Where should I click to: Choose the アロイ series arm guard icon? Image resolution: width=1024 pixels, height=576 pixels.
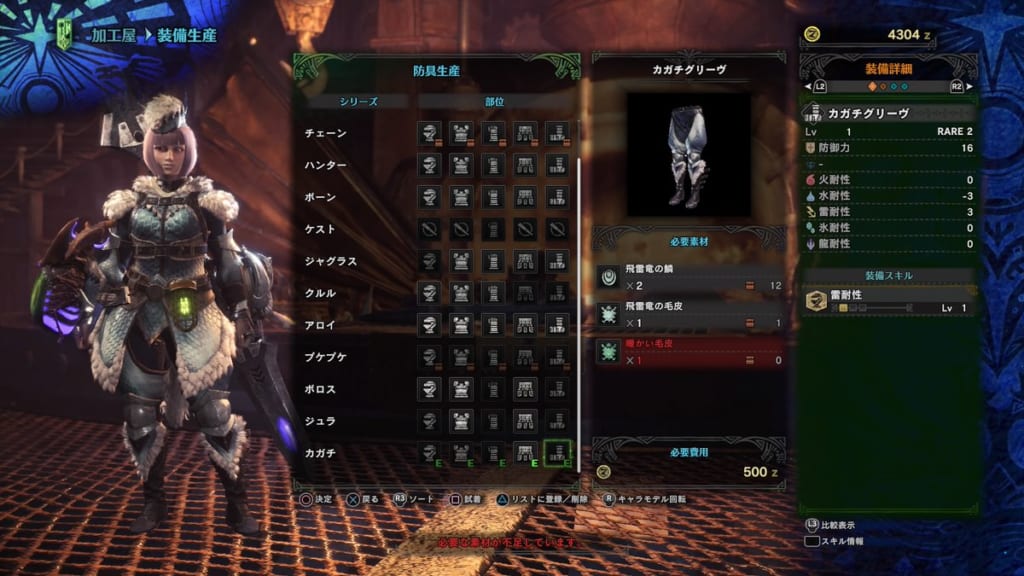(x=493, y=325)
